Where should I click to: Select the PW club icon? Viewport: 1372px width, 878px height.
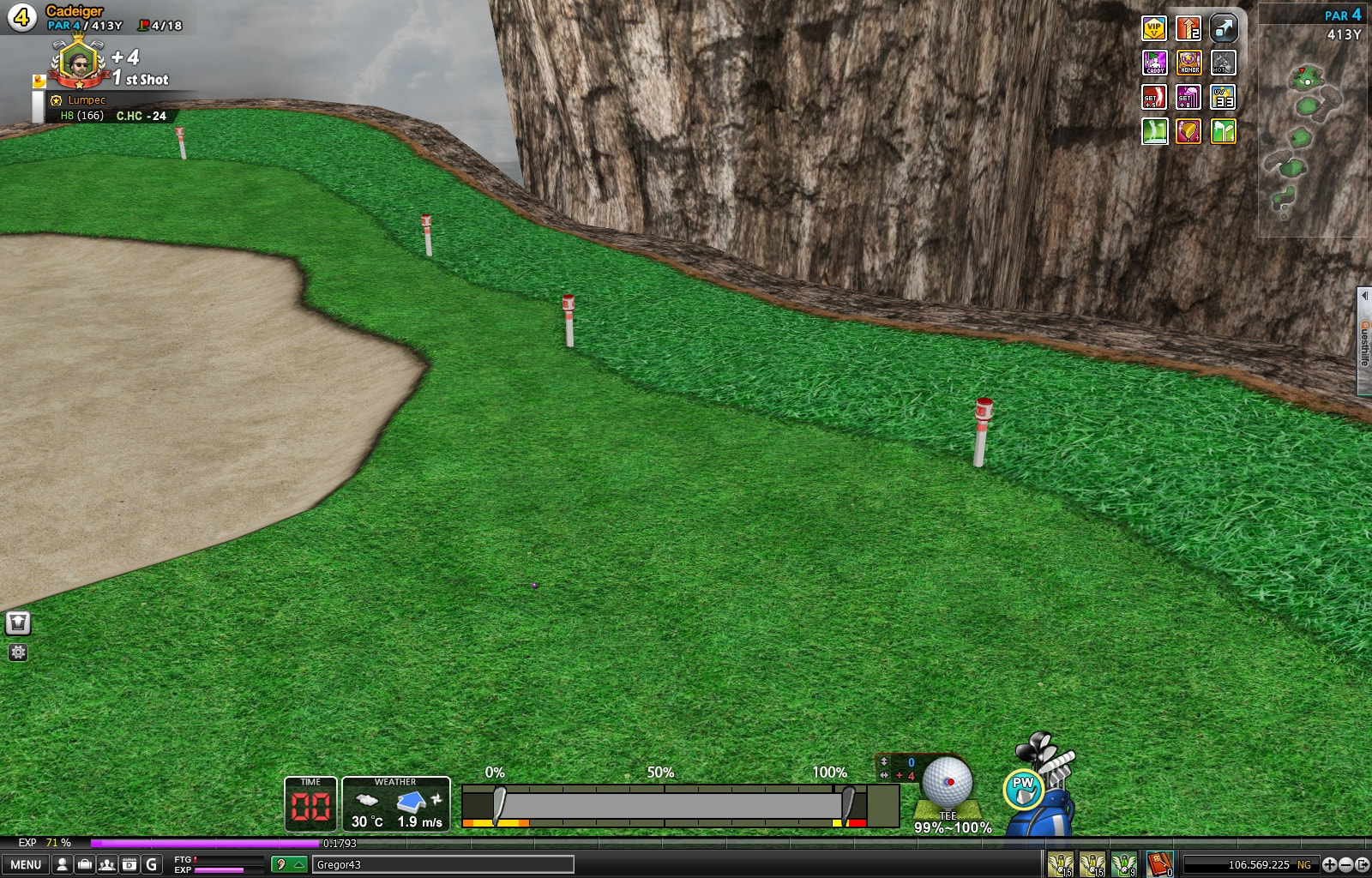(1023, 789)
